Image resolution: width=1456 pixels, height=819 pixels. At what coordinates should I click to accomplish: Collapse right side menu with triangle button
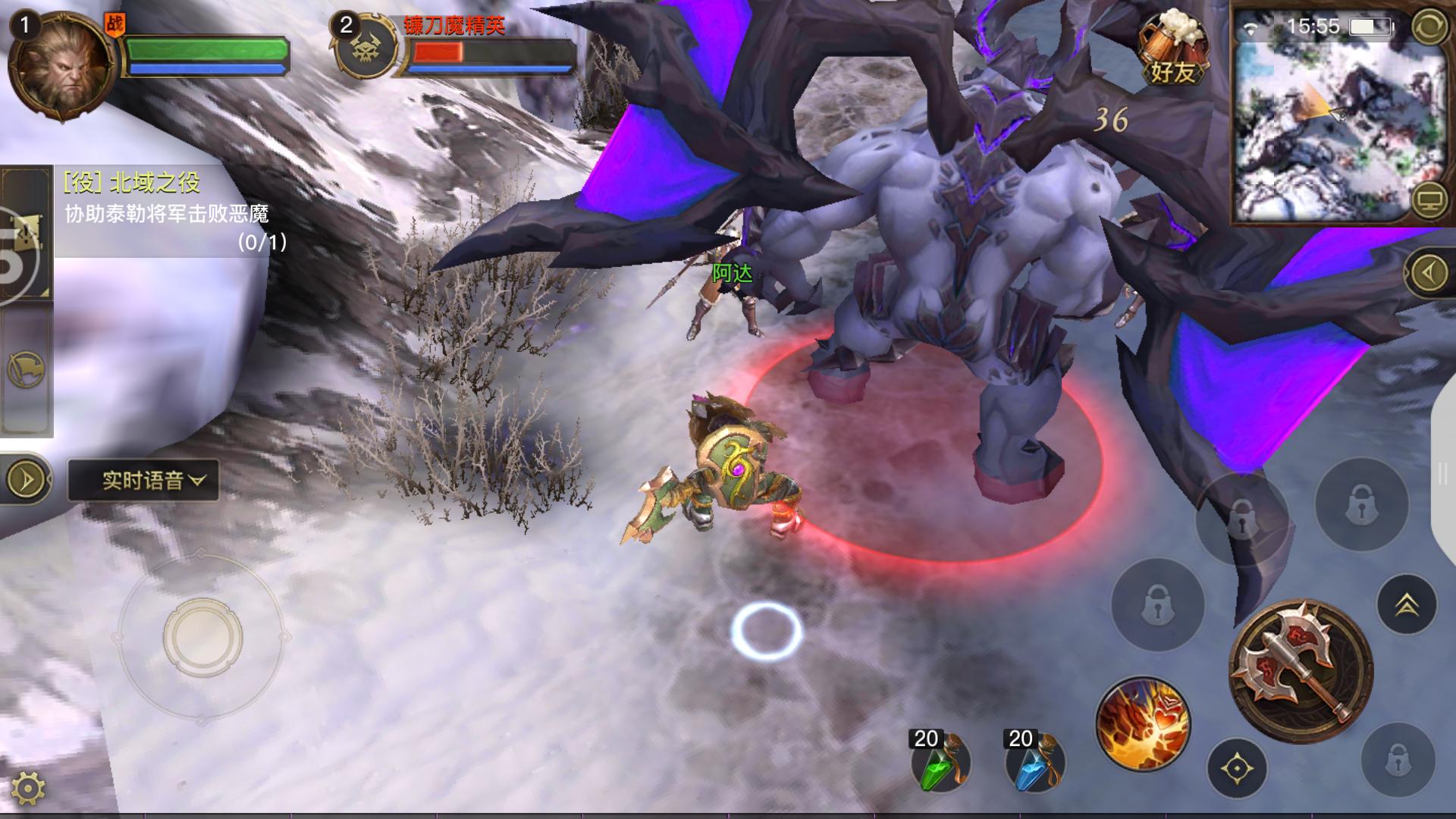pos(1429,272)
